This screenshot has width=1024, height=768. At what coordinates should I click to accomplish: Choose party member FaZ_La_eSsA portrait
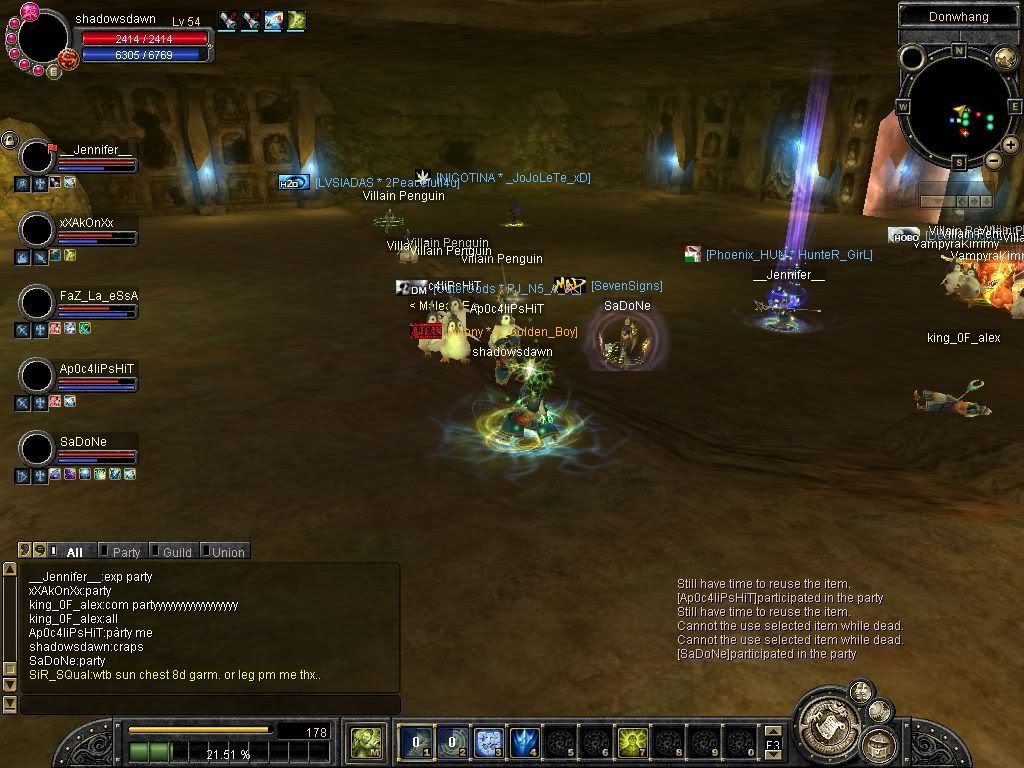(37, 303)
